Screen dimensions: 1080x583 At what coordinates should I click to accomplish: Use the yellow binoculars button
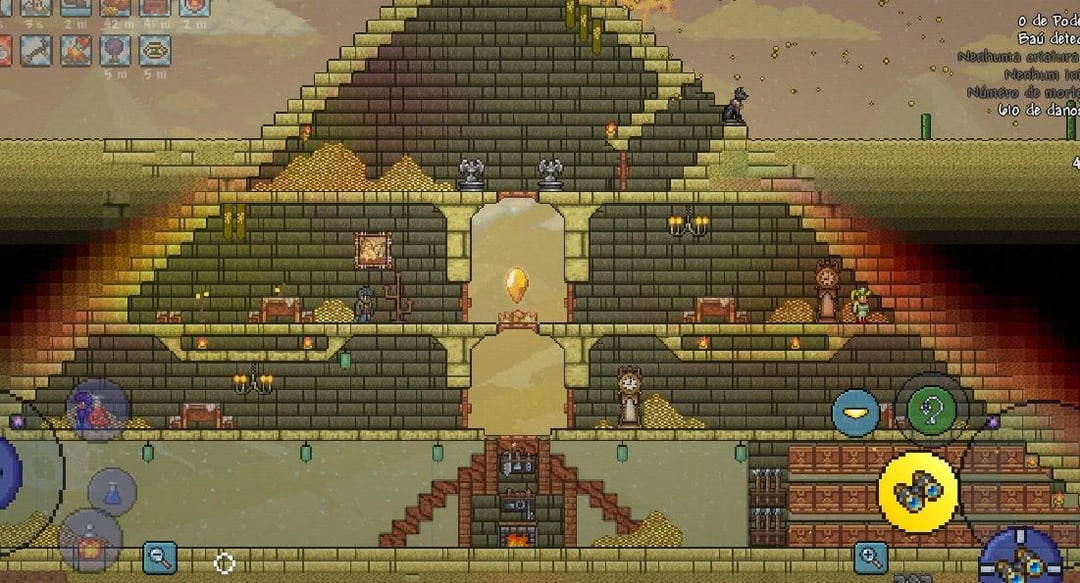[917, 492]
